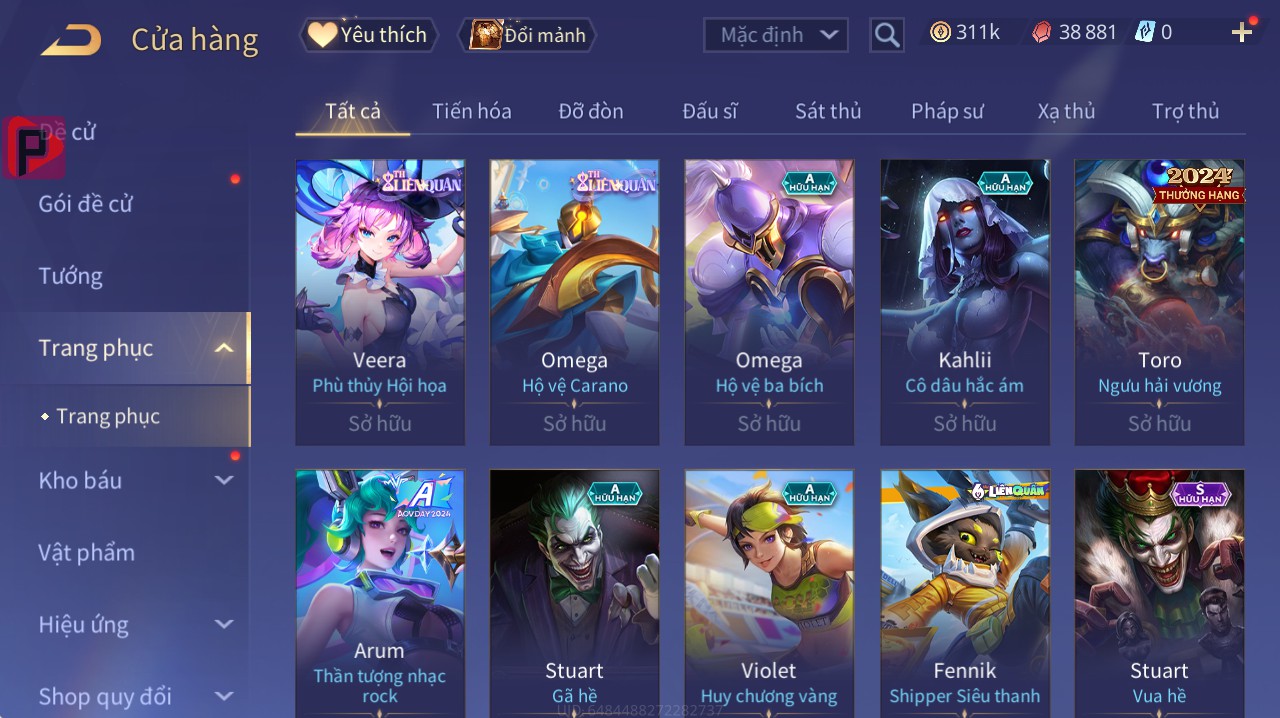1280x718 pixels.
Task: Open the Tướng shop section
Action: click(x=70, y=276)
